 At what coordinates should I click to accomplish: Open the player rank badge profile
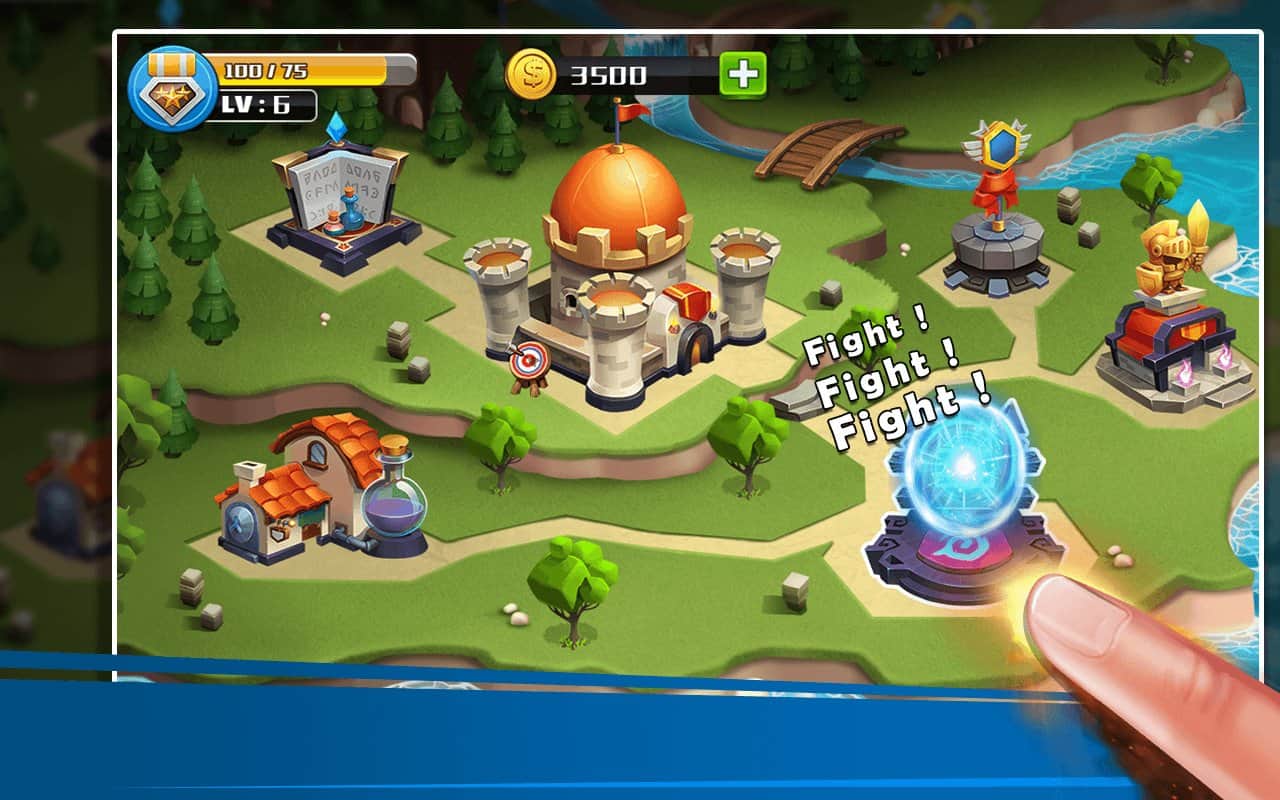172,89
